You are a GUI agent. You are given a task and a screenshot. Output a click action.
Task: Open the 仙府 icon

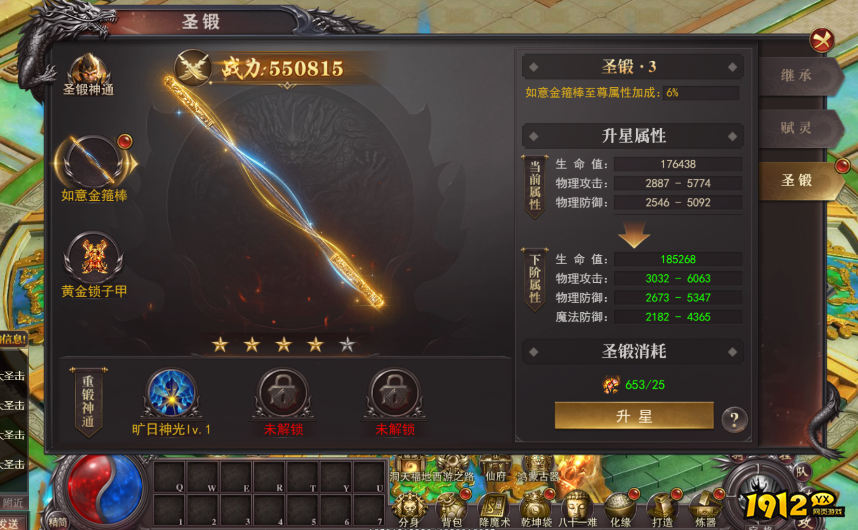(495, 470)
